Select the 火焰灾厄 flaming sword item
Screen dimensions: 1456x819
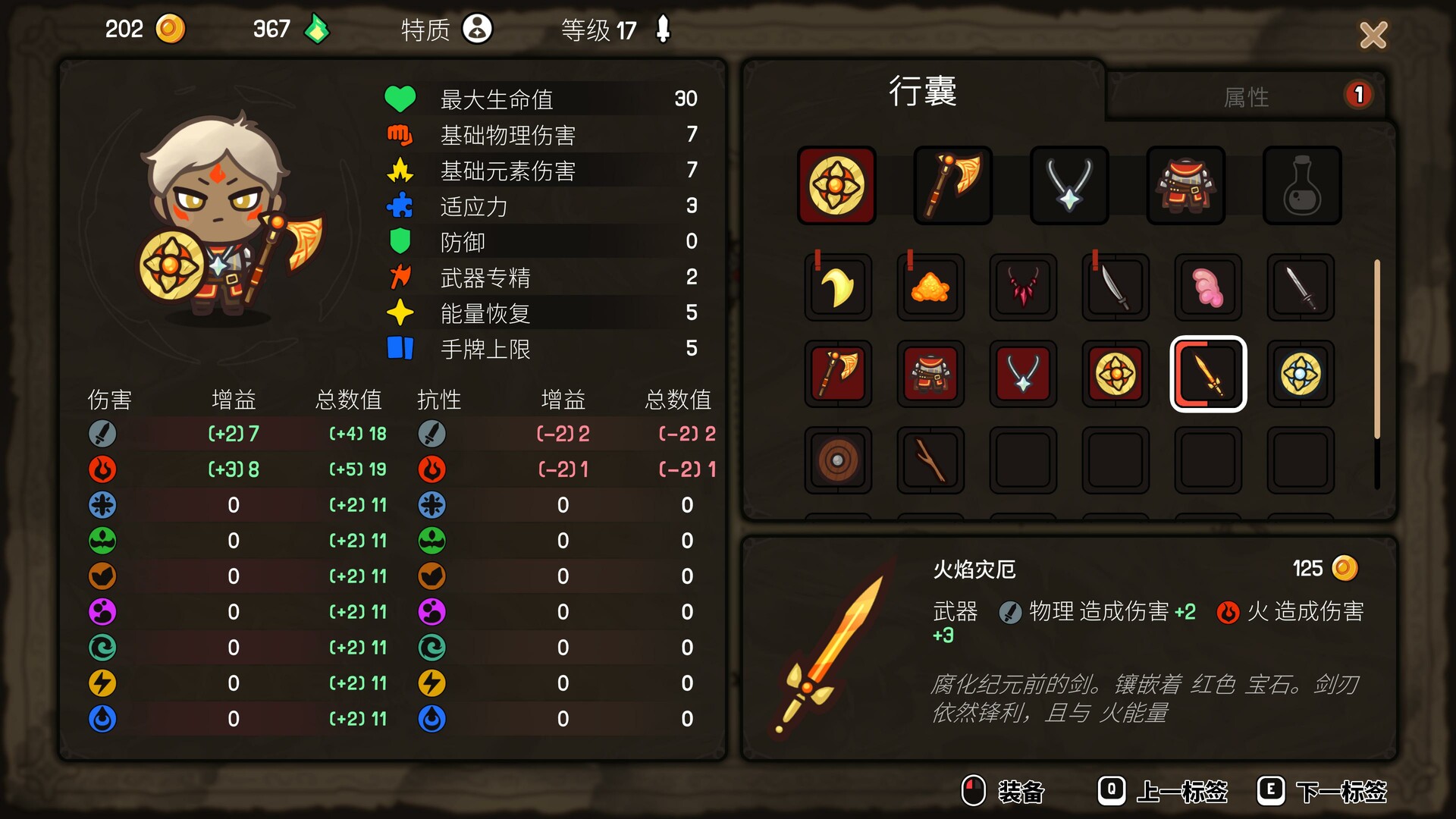(x=1208, y=374)
